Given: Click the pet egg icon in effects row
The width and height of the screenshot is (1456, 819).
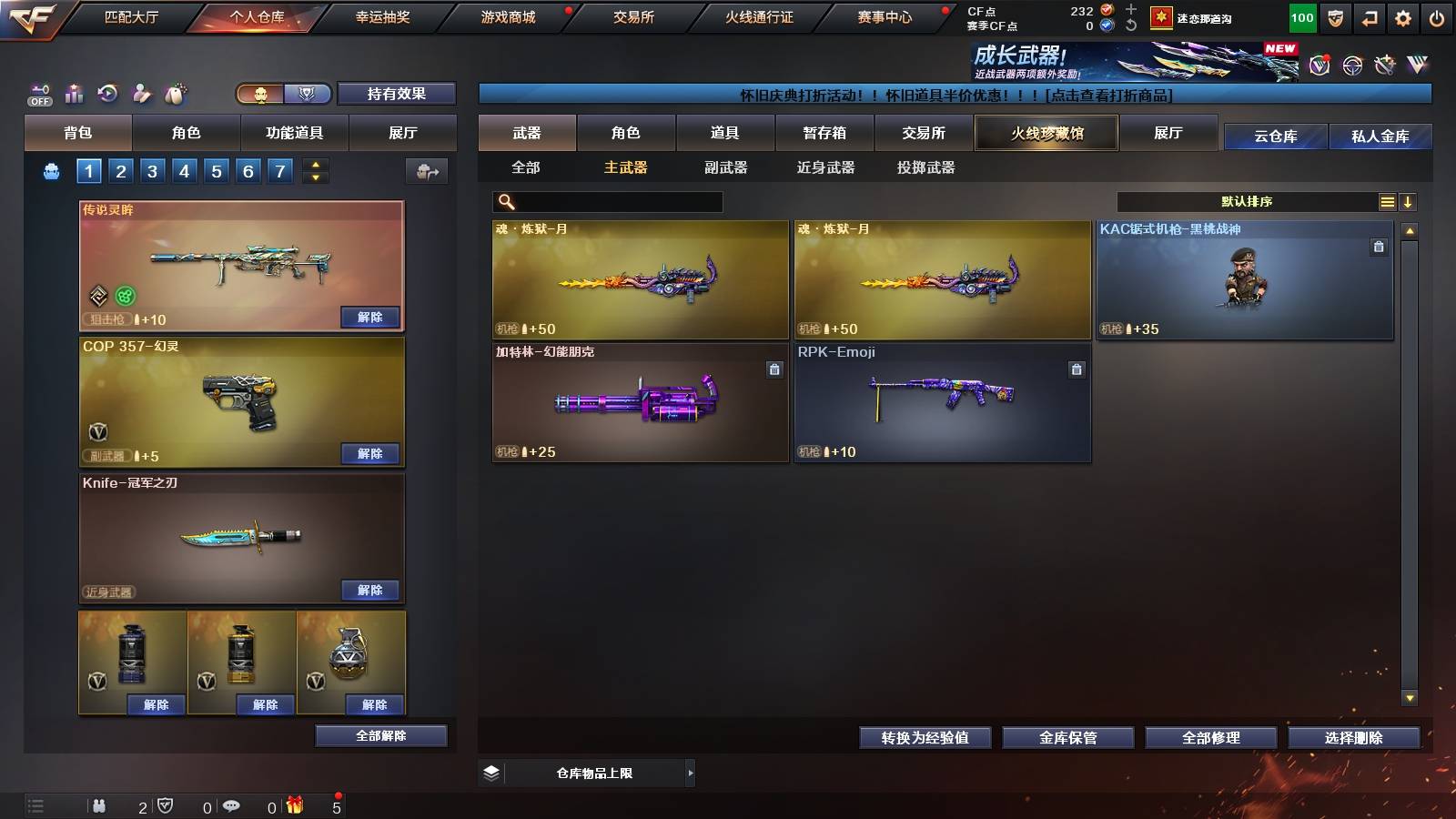Looking at the screenshot, I should 175,94.
